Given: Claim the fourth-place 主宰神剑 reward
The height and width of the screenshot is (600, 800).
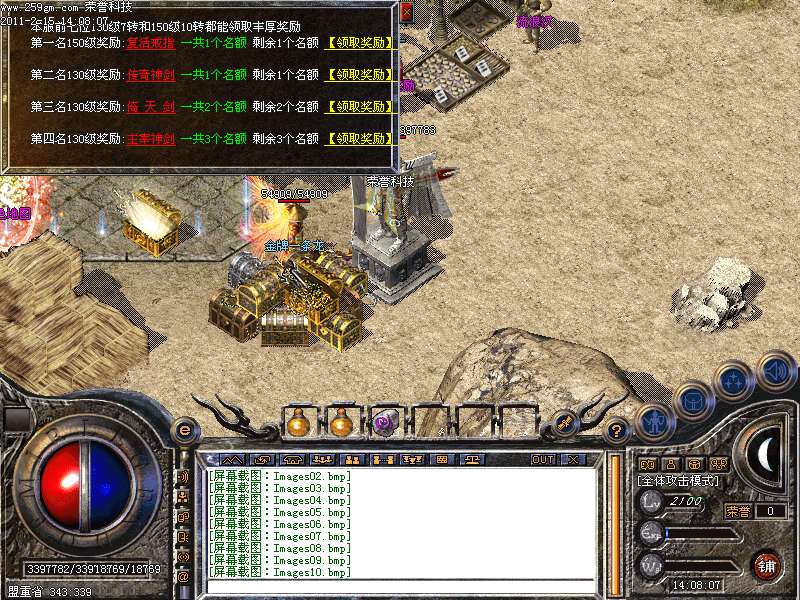Looking at the screenshot, I should (360, 139).
